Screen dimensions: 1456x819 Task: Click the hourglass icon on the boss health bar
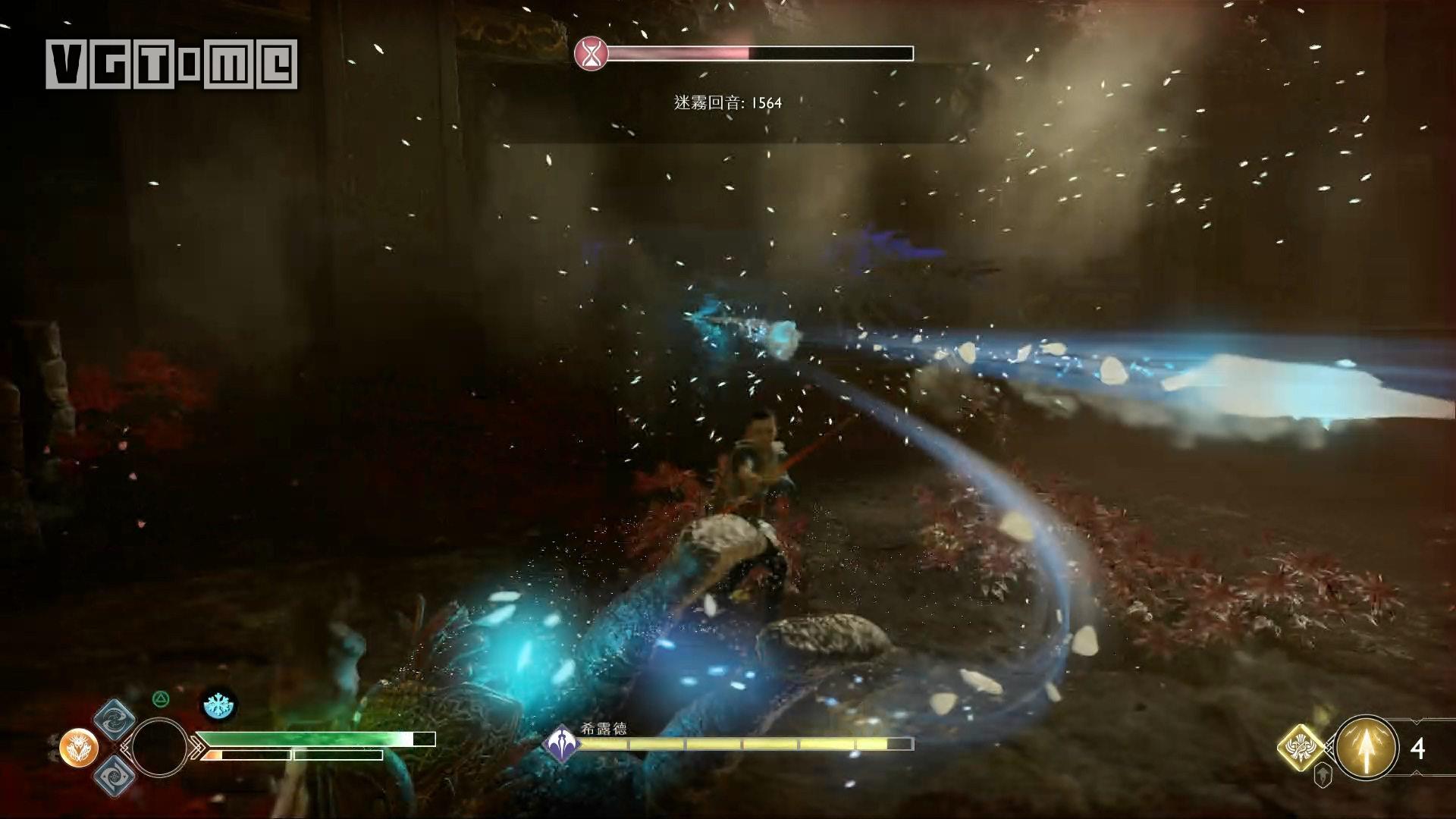click(591, 53)
